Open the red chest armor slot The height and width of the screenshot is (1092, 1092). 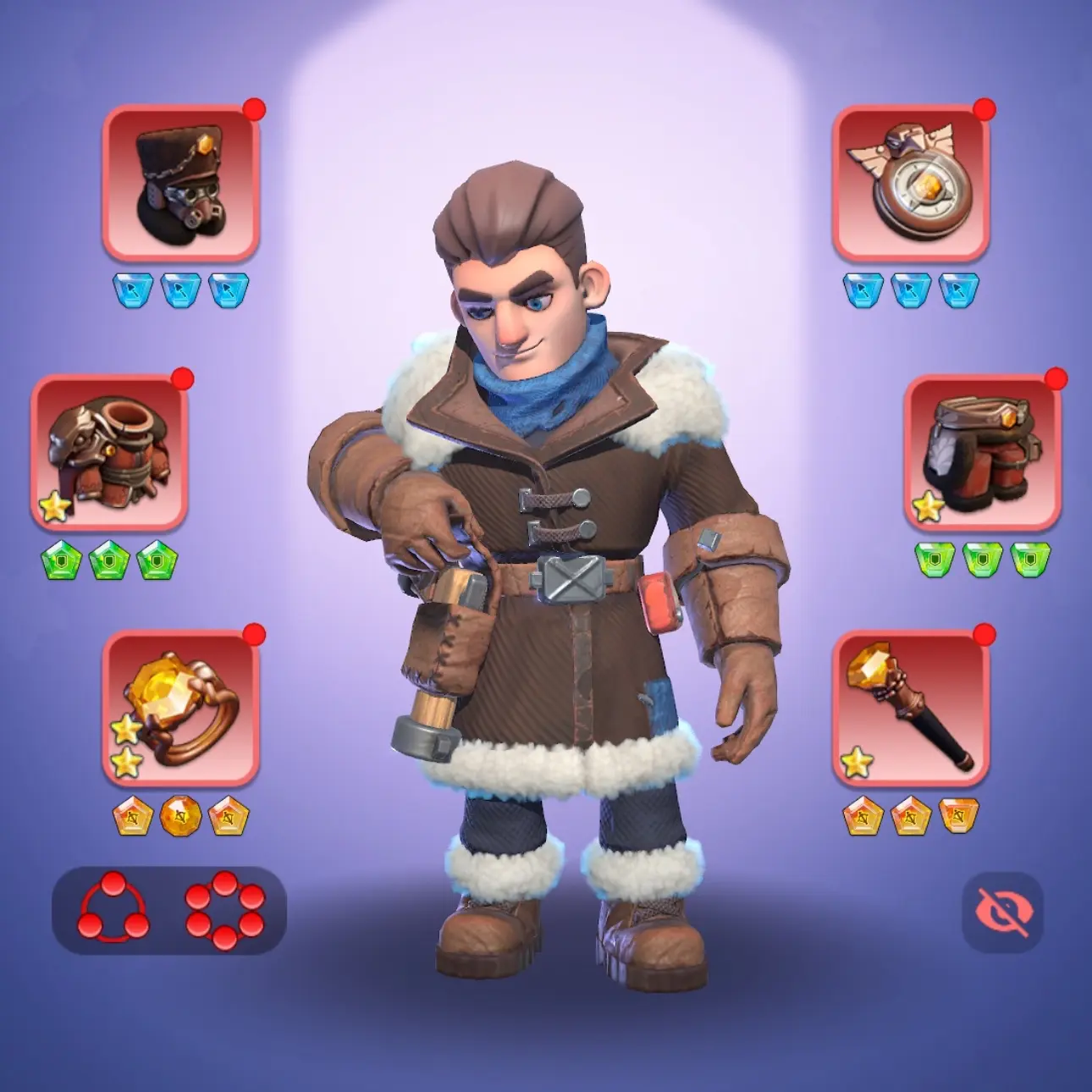coord(109,453)
